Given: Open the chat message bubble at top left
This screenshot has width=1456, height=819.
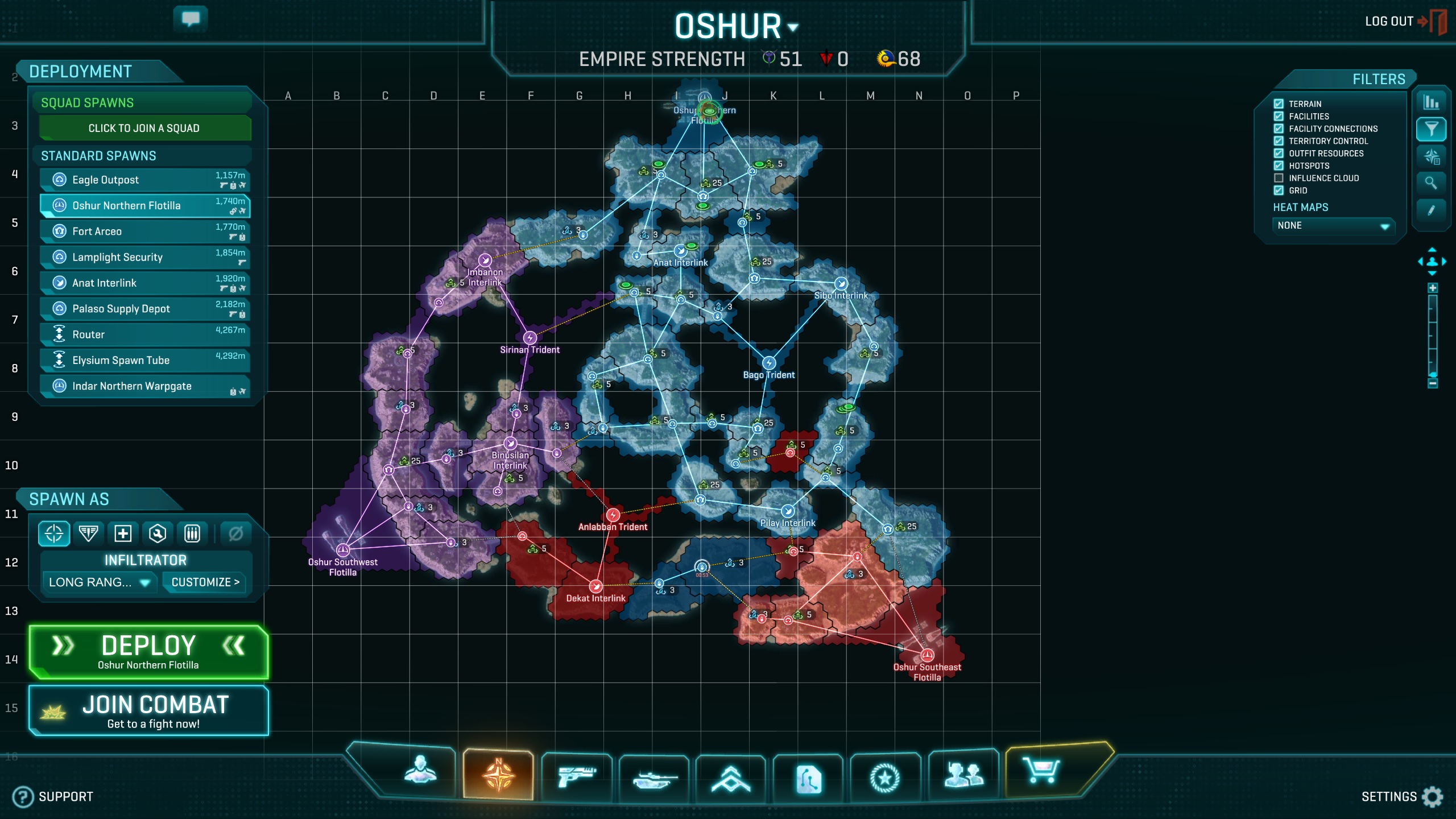Looking at the screenshot, I should (x=192, y=18).
